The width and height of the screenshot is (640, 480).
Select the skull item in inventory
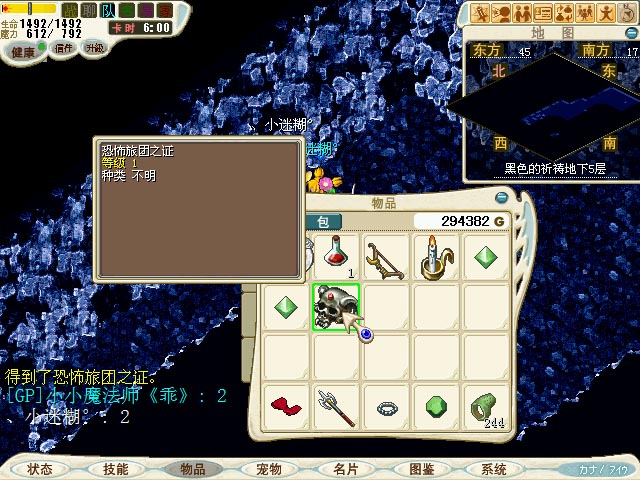(x=336, y=305)
